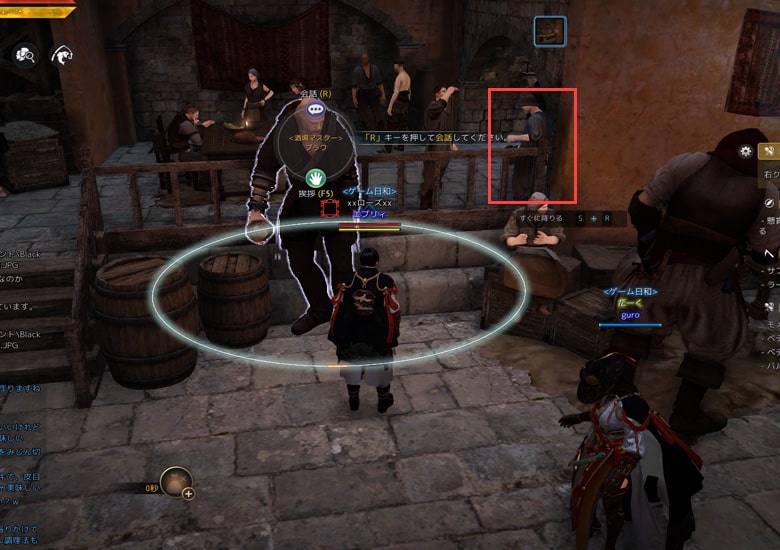
Task: Click the speech bubble talk icon
Action: pyautogui.click(x=316, y=109)
